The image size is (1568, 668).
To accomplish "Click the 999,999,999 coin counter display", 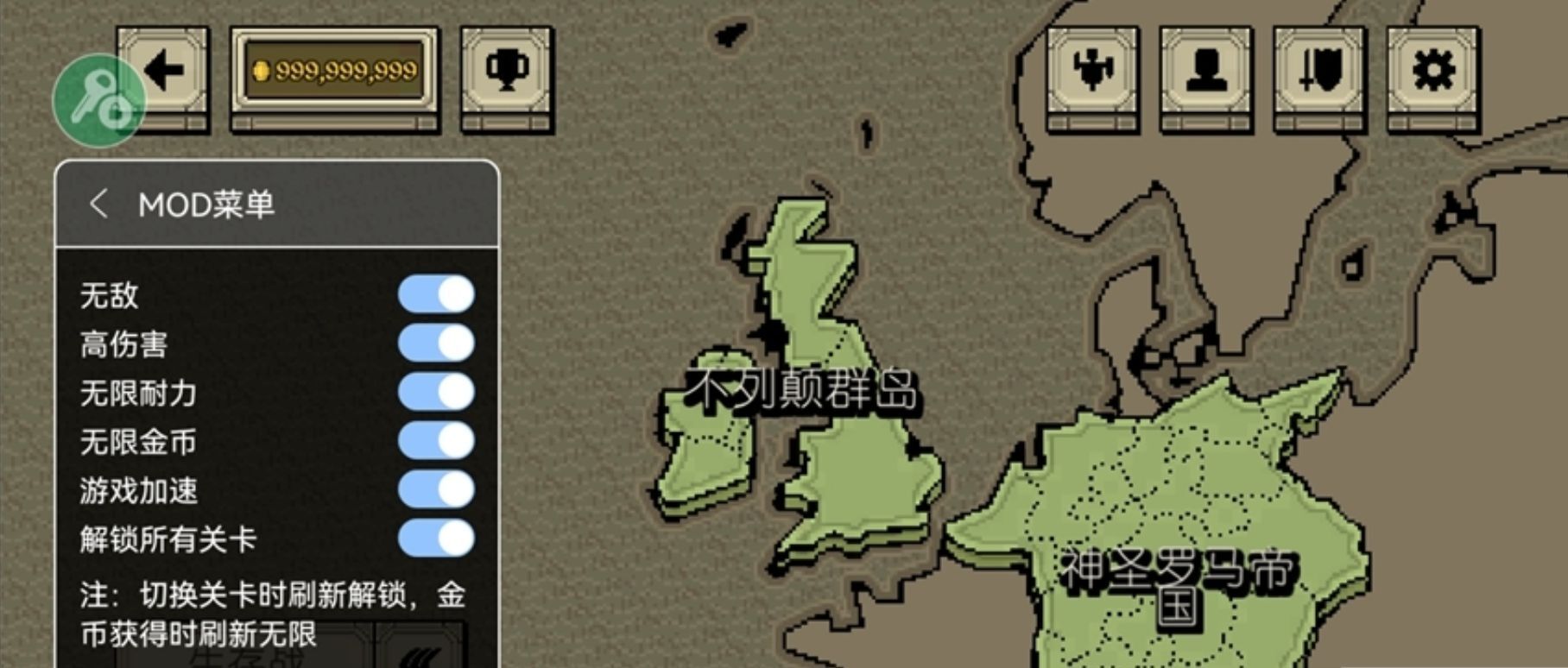I will pyautogui.click(x=338, y=71).
